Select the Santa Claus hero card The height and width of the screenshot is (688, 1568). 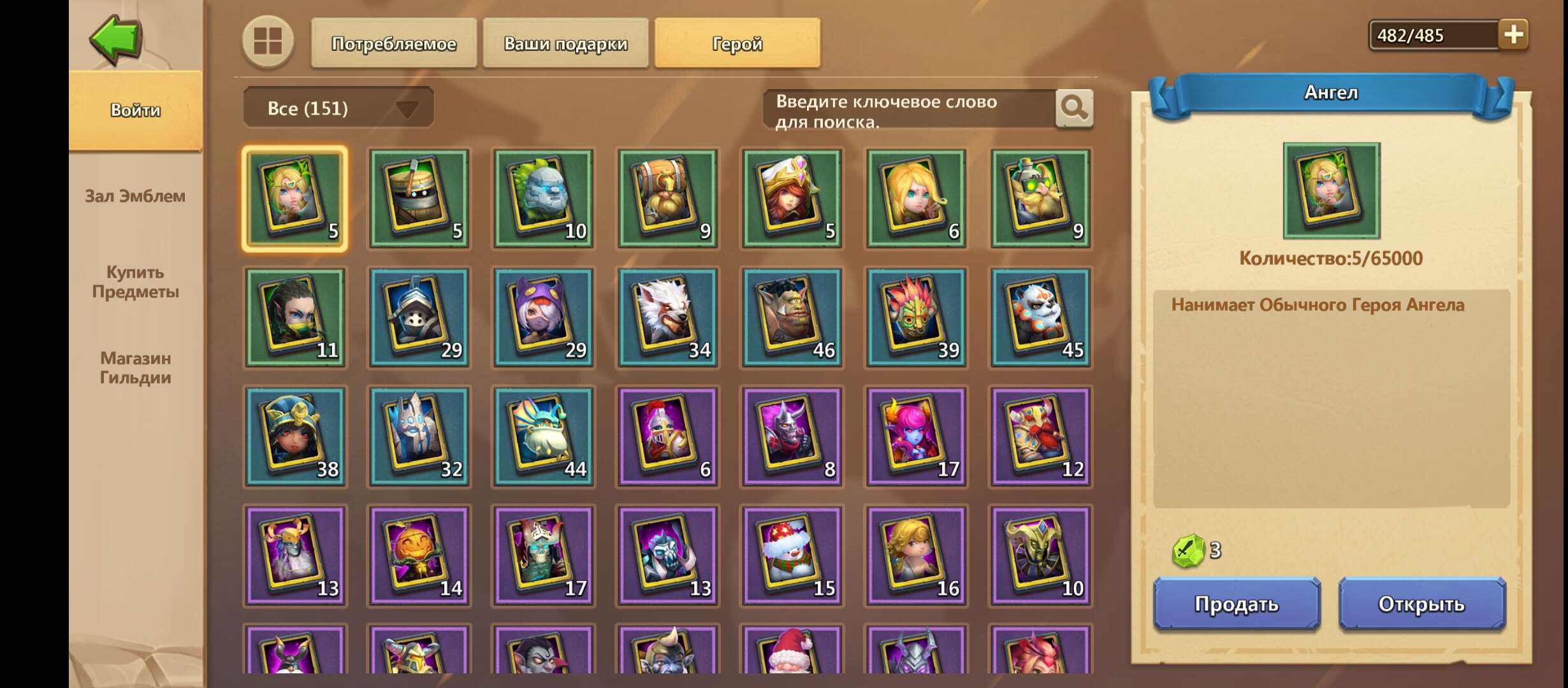tap(793, 663)
